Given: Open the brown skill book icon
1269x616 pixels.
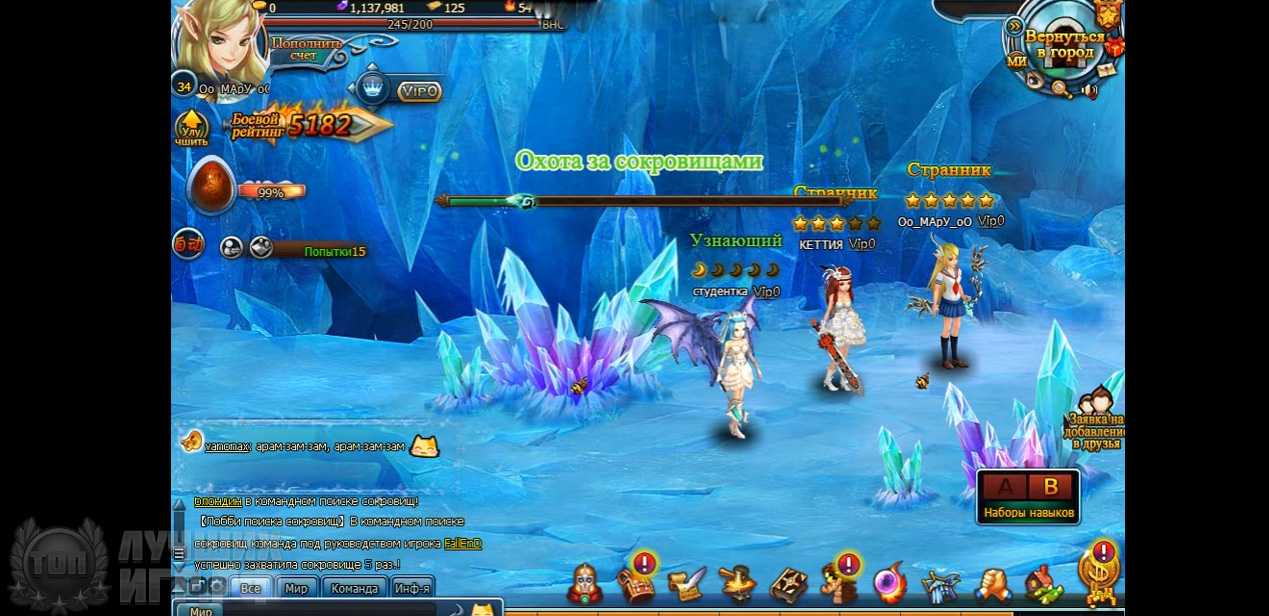Looking at the screenshot, I should [x=788, y=585].
